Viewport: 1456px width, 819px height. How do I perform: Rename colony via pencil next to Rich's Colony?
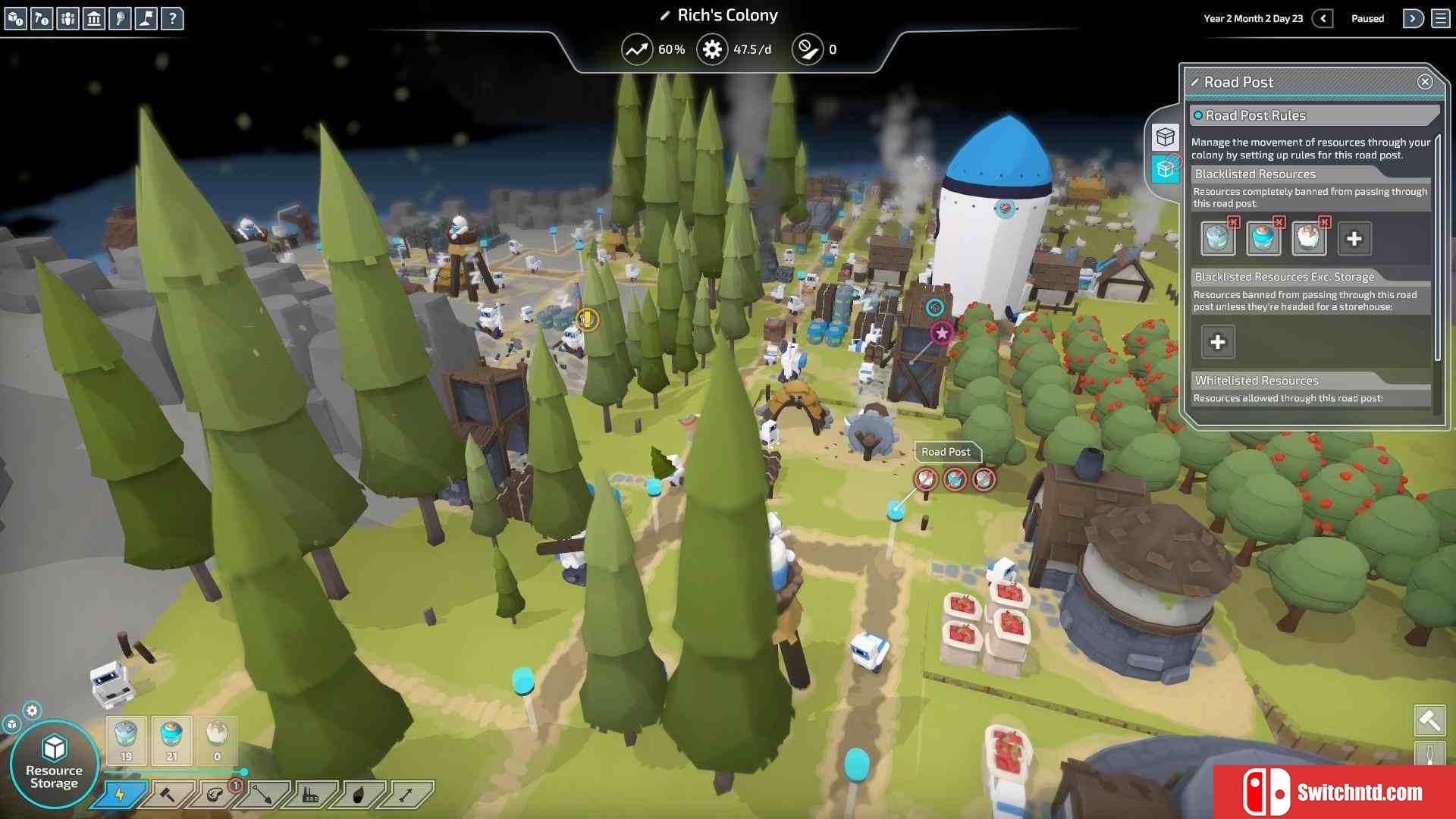click(x=665, y=15)
